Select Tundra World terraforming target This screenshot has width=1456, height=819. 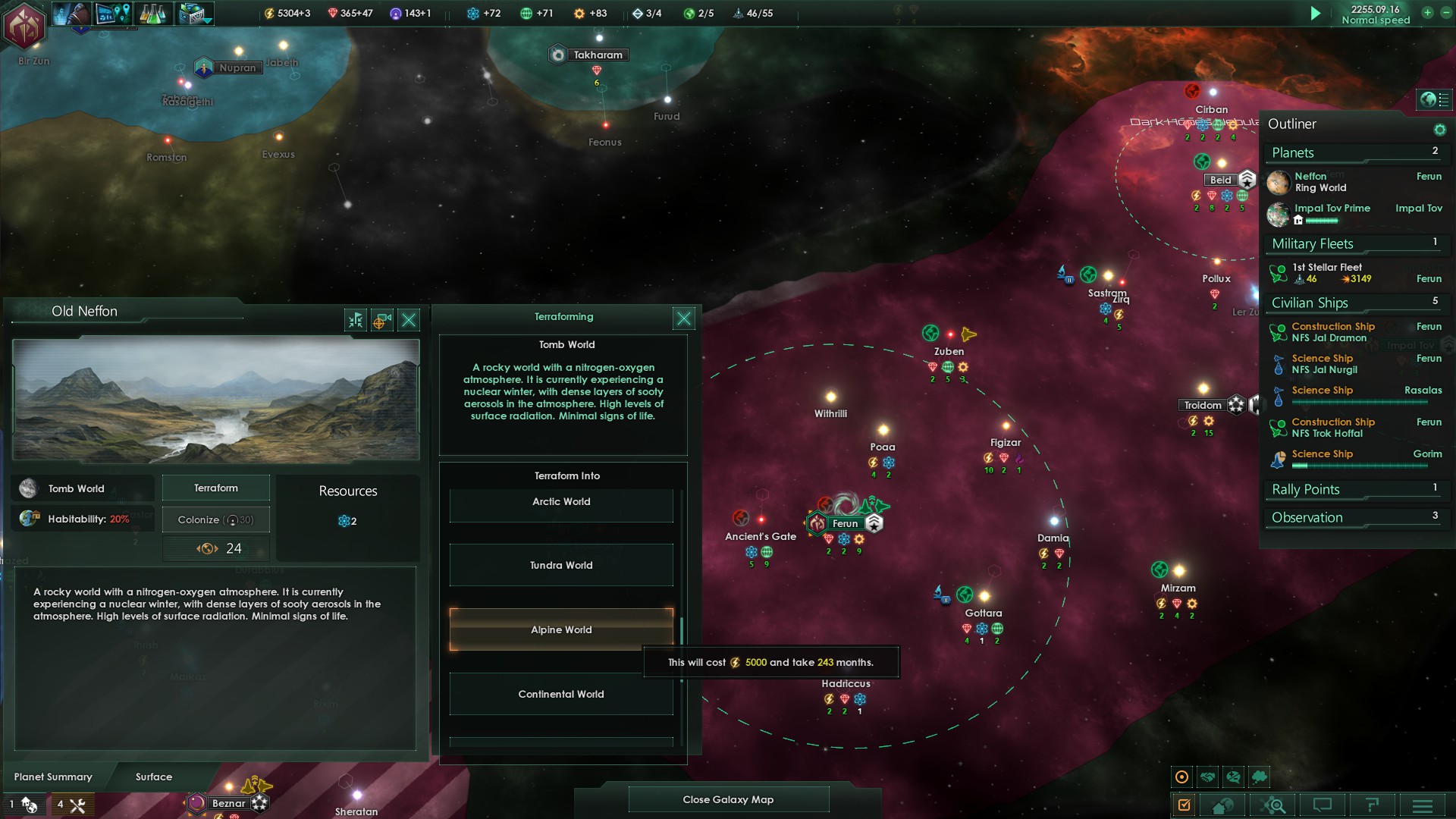(561, 566)
